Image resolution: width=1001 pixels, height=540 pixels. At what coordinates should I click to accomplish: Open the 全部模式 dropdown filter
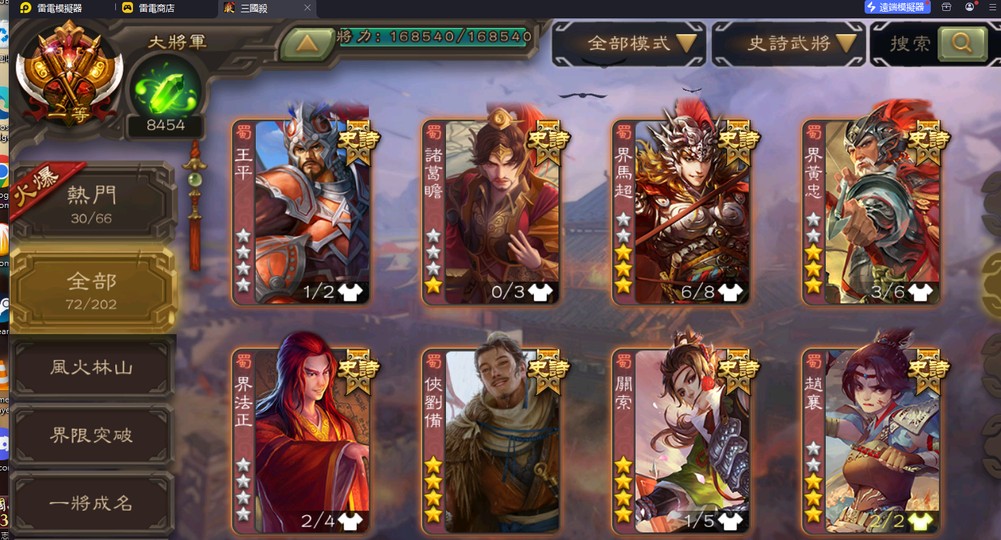pyautogui.click(x=629, y=44)
